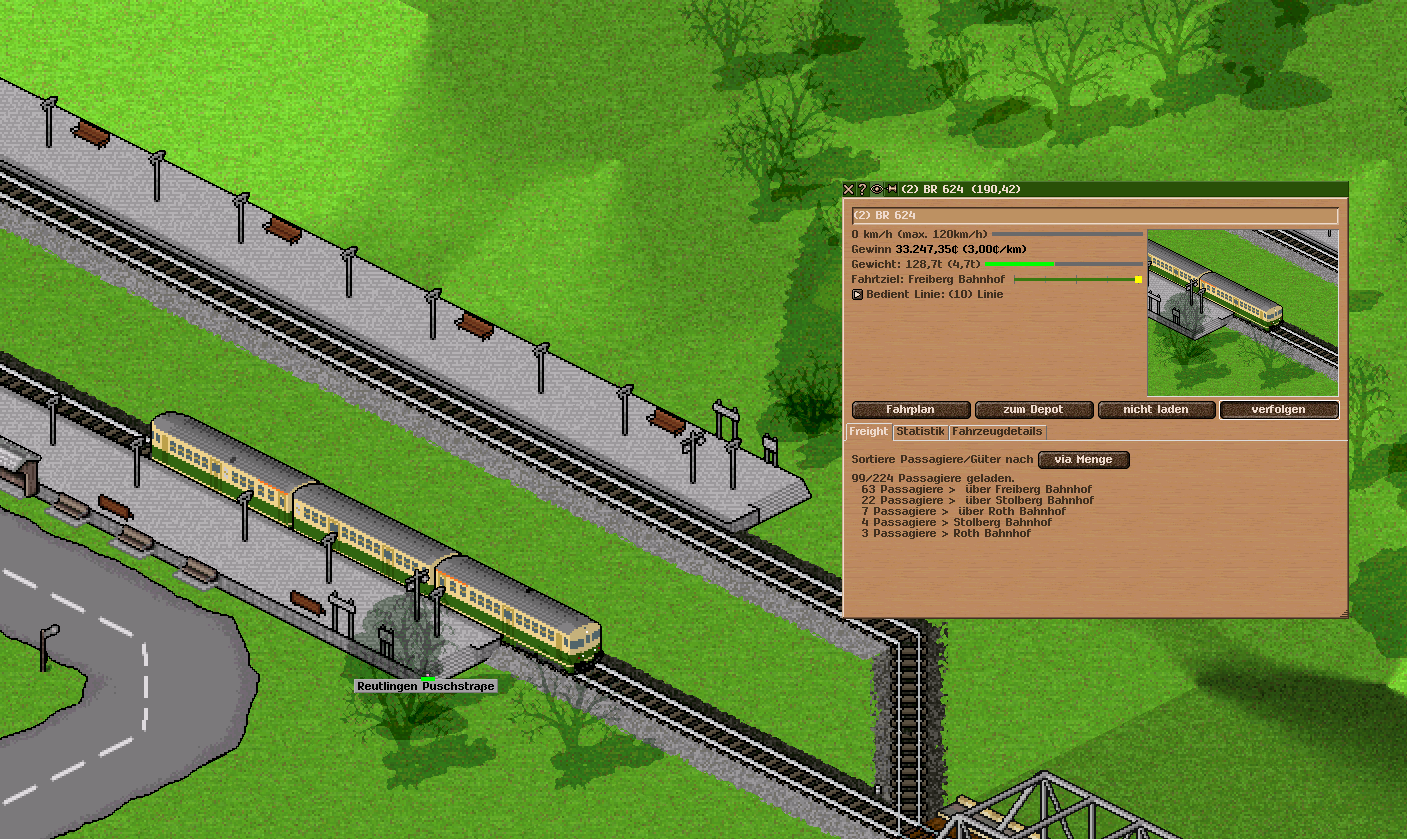Select the Reutlingen Puschstraße station label
Image resolution: width=1407 pixels, height=839 pixels.
[x=426, y=687]
